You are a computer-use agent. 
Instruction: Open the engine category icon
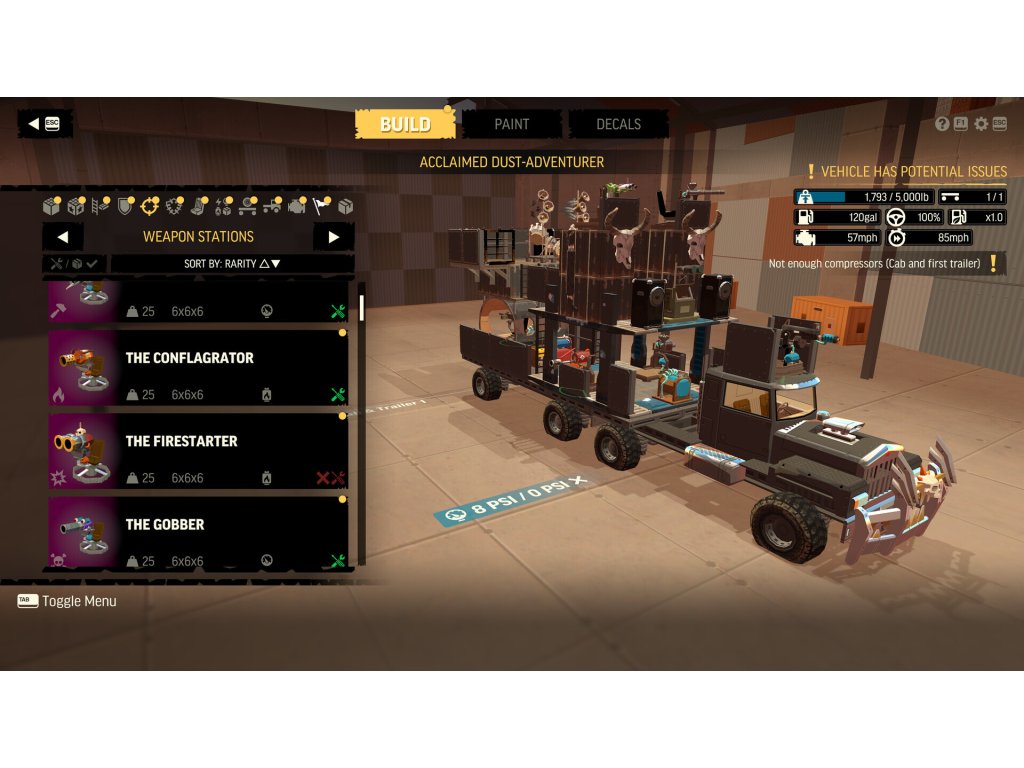[297, 207]
